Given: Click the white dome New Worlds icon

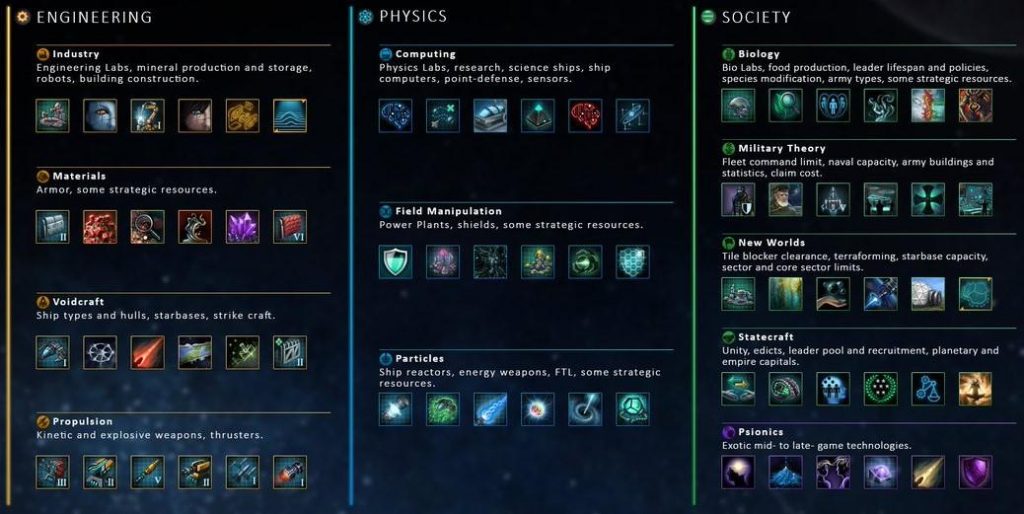Looking at the screenshot, I should tap(928, 294).
